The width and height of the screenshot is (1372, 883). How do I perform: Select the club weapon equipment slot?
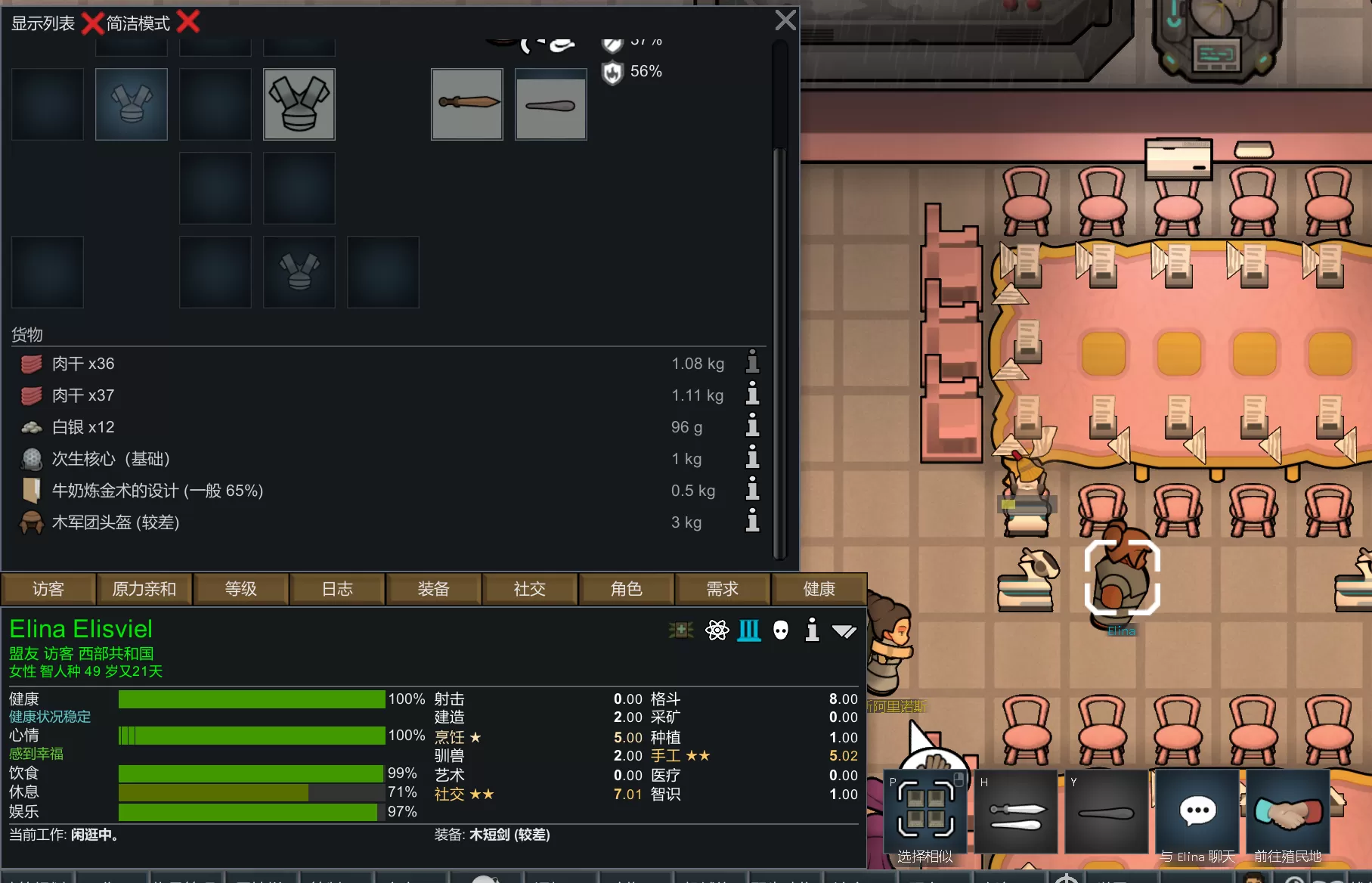click(x=551, y=104)
